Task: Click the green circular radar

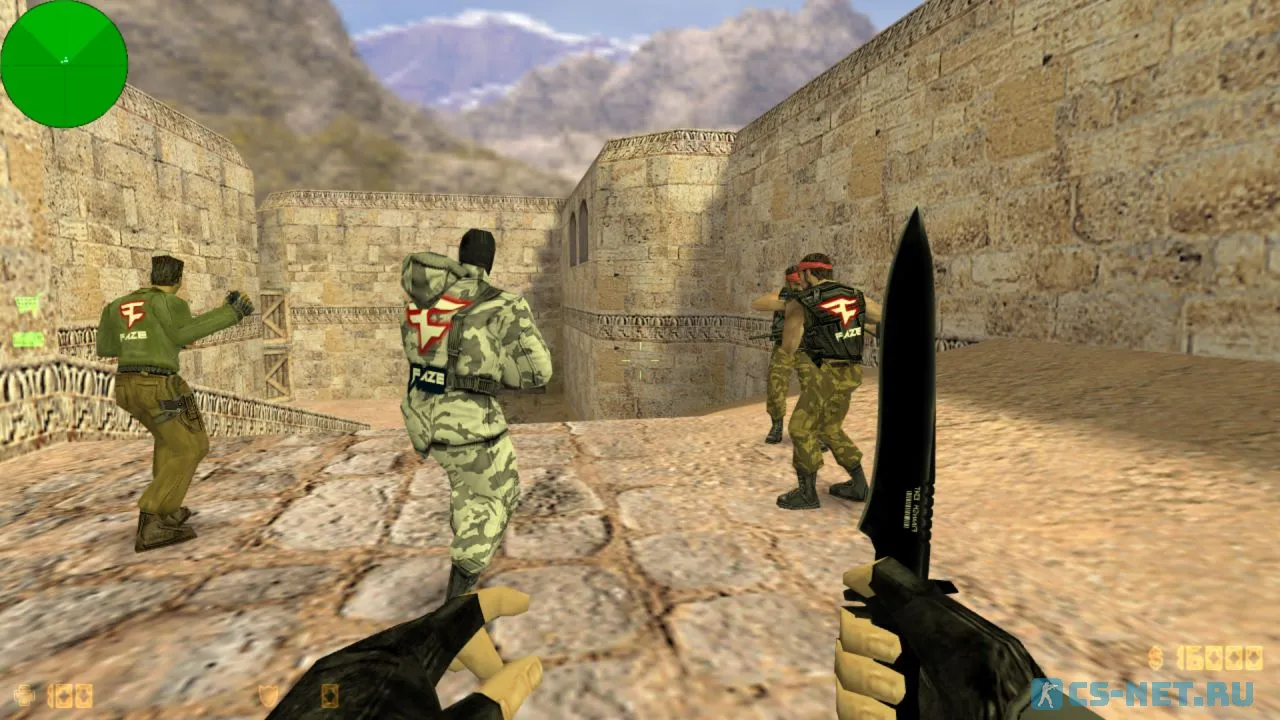Action: click(x=64, y=64)
